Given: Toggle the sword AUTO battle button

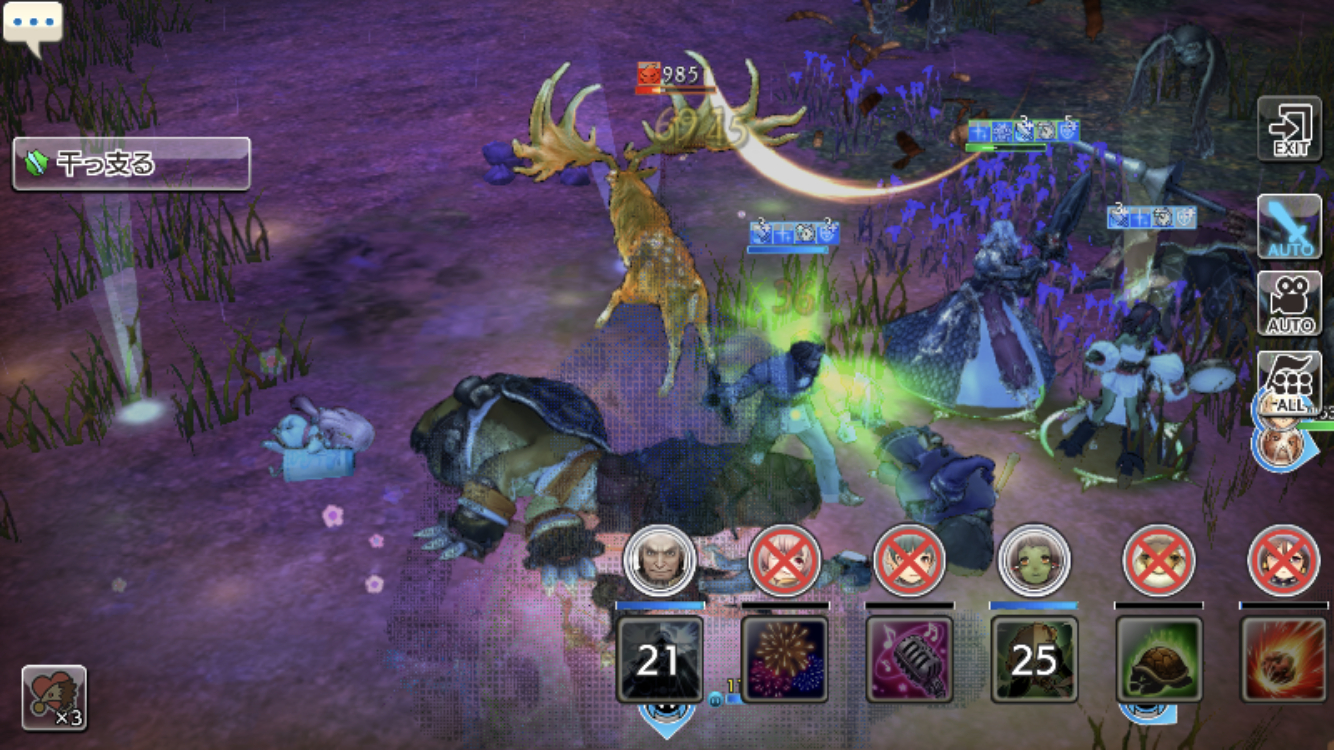Looking at the screenshot, I should pyautogui.click(x=1289, y=227).
